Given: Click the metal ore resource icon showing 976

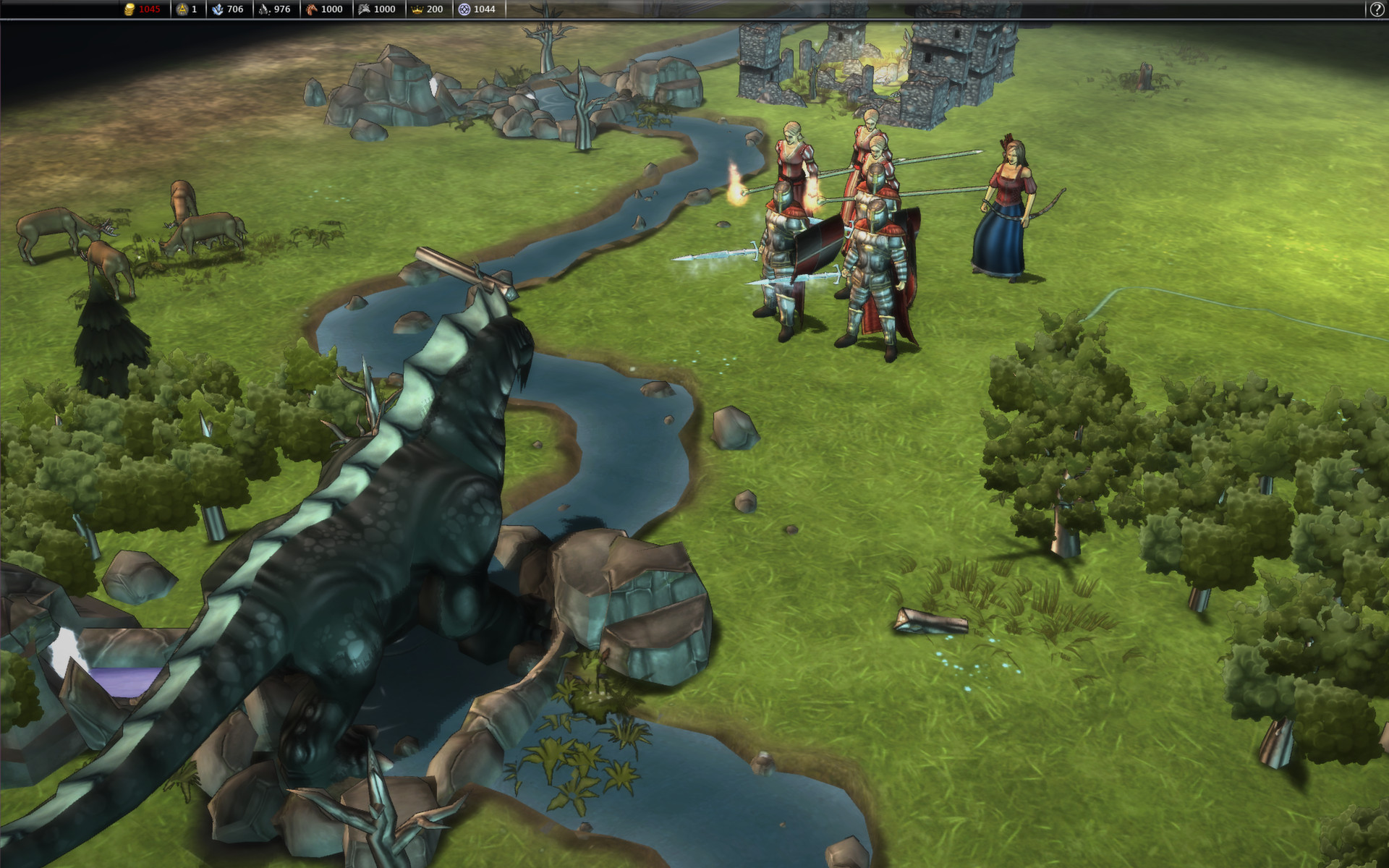Looking at the screenshot, I should (x=263, y=9).
